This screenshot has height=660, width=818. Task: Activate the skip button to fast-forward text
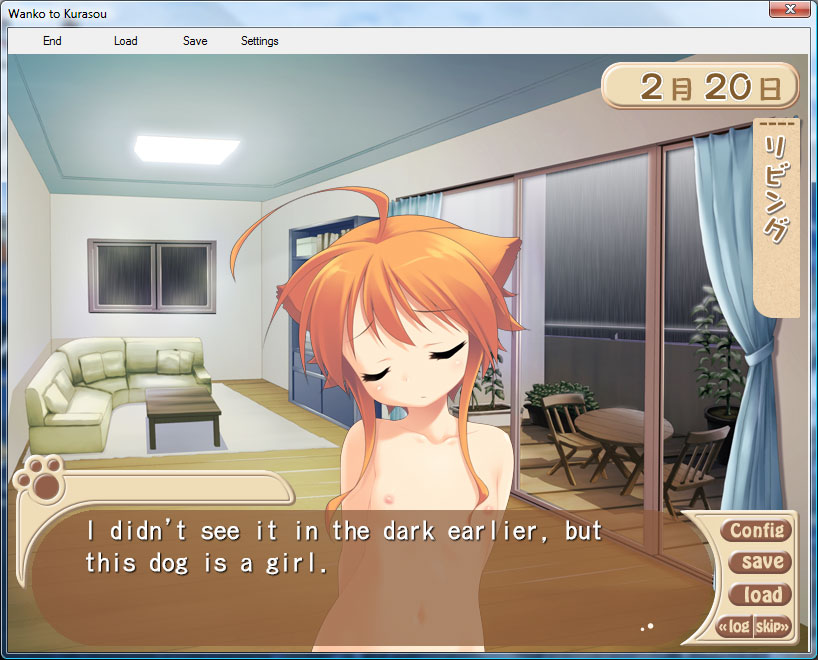772,627
